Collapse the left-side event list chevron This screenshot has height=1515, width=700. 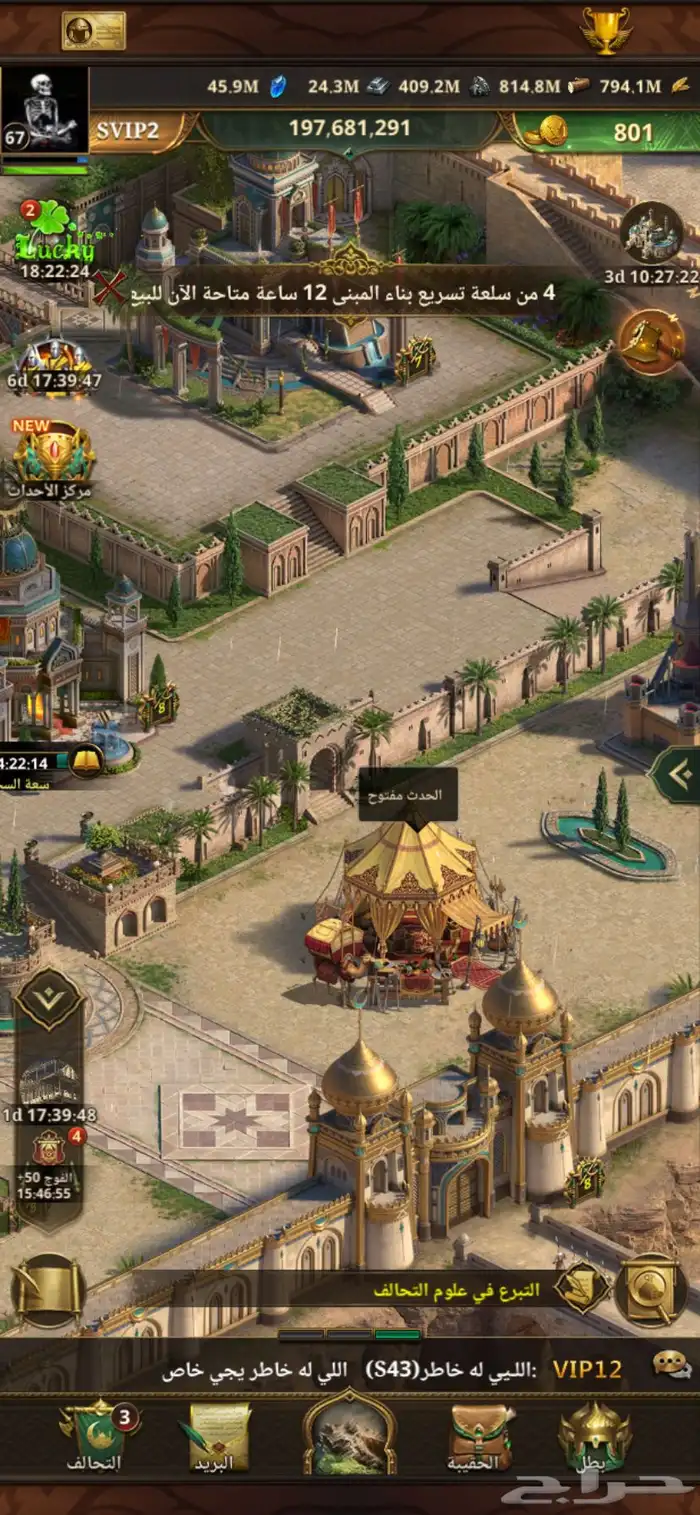(x=48, y=999)
